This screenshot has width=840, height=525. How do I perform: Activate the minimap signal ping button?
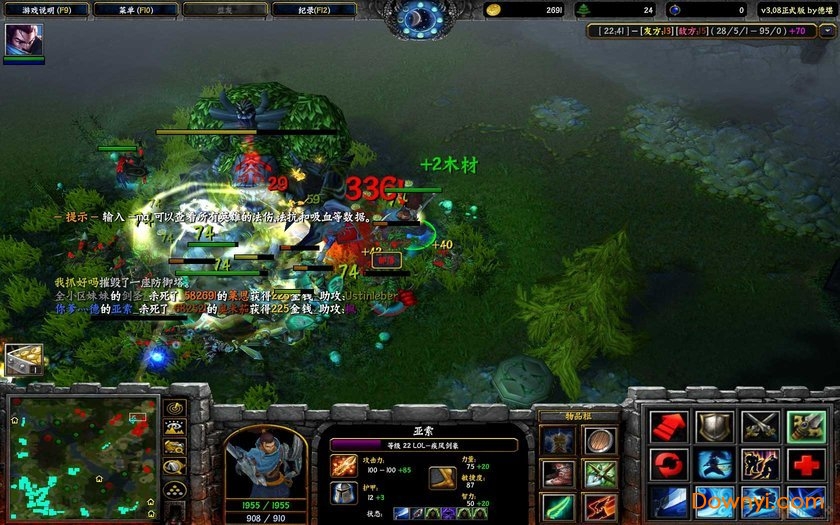[176, 408]
